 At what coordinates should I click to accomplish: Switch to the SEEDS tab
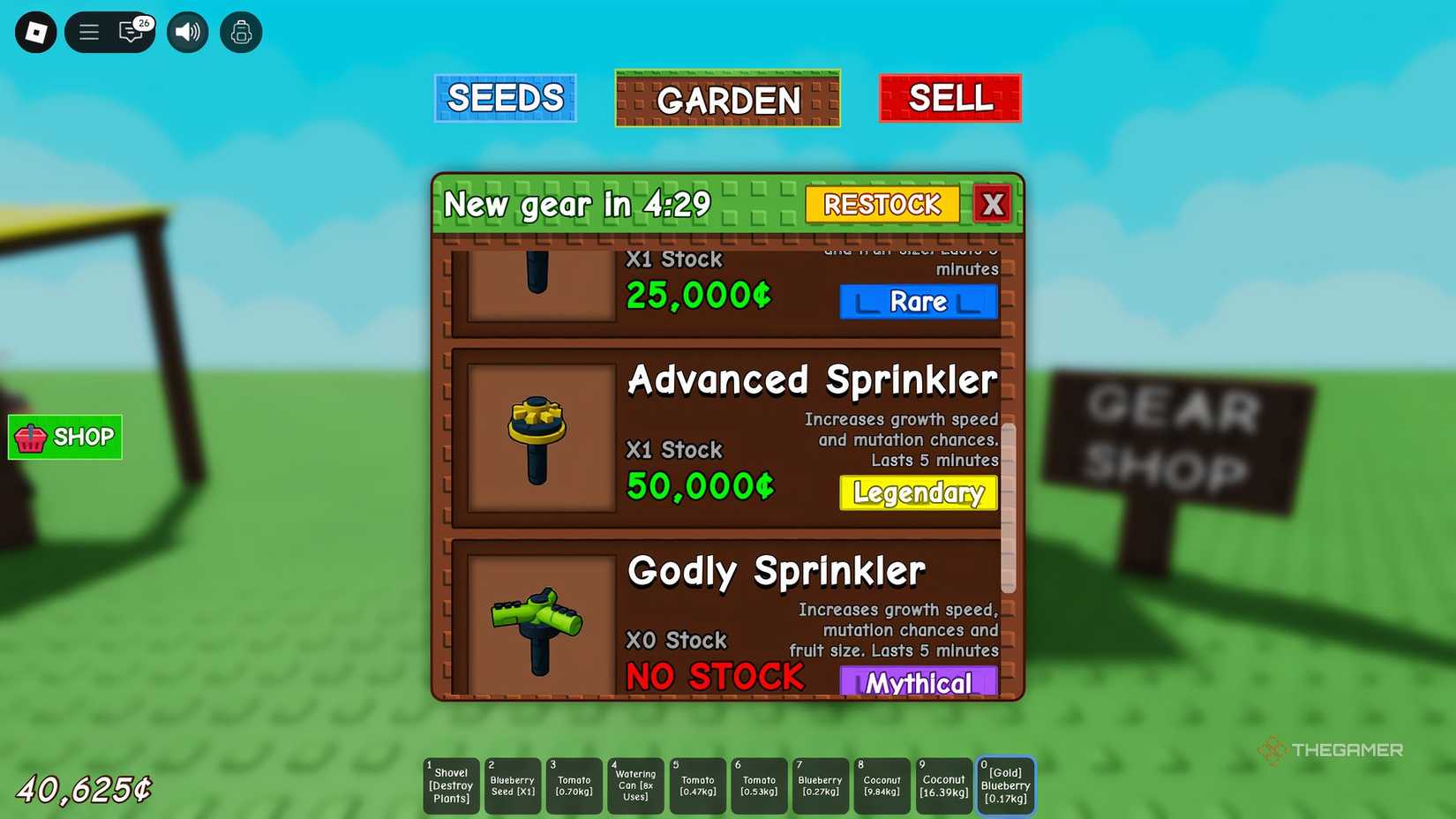click(x=505, y=98)
